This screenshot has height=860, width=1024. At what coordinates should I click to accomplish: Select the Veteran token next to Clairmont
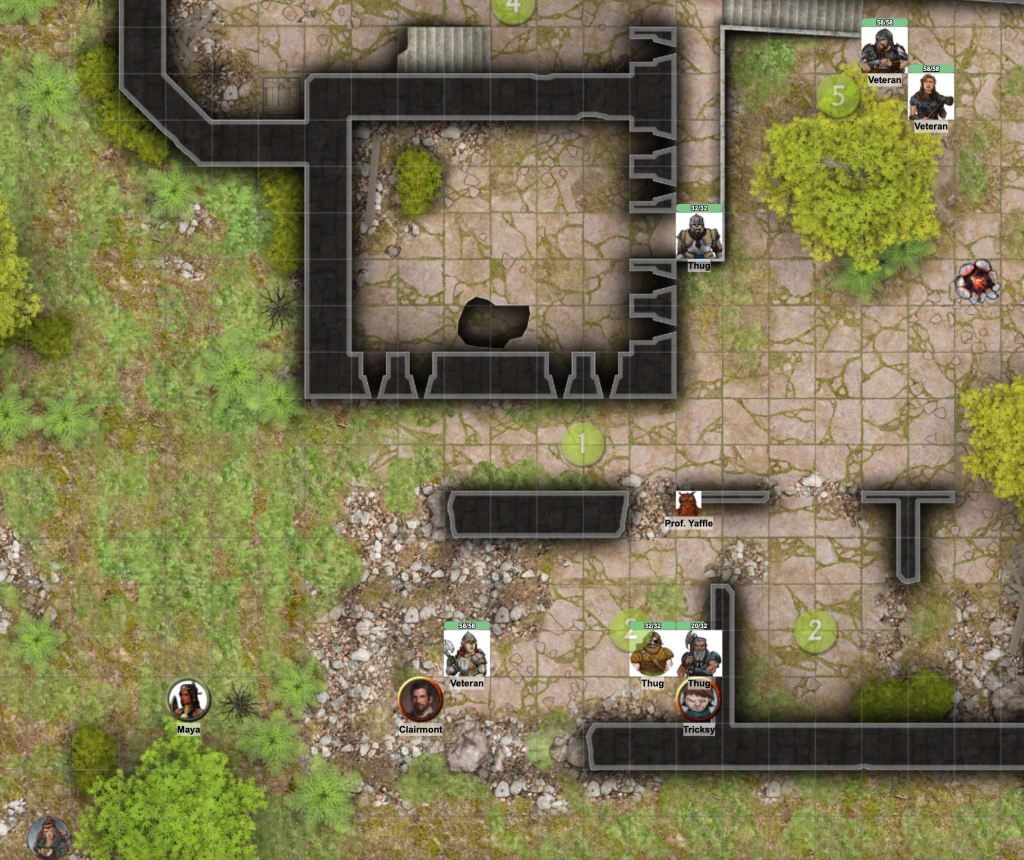click(466, 654)
